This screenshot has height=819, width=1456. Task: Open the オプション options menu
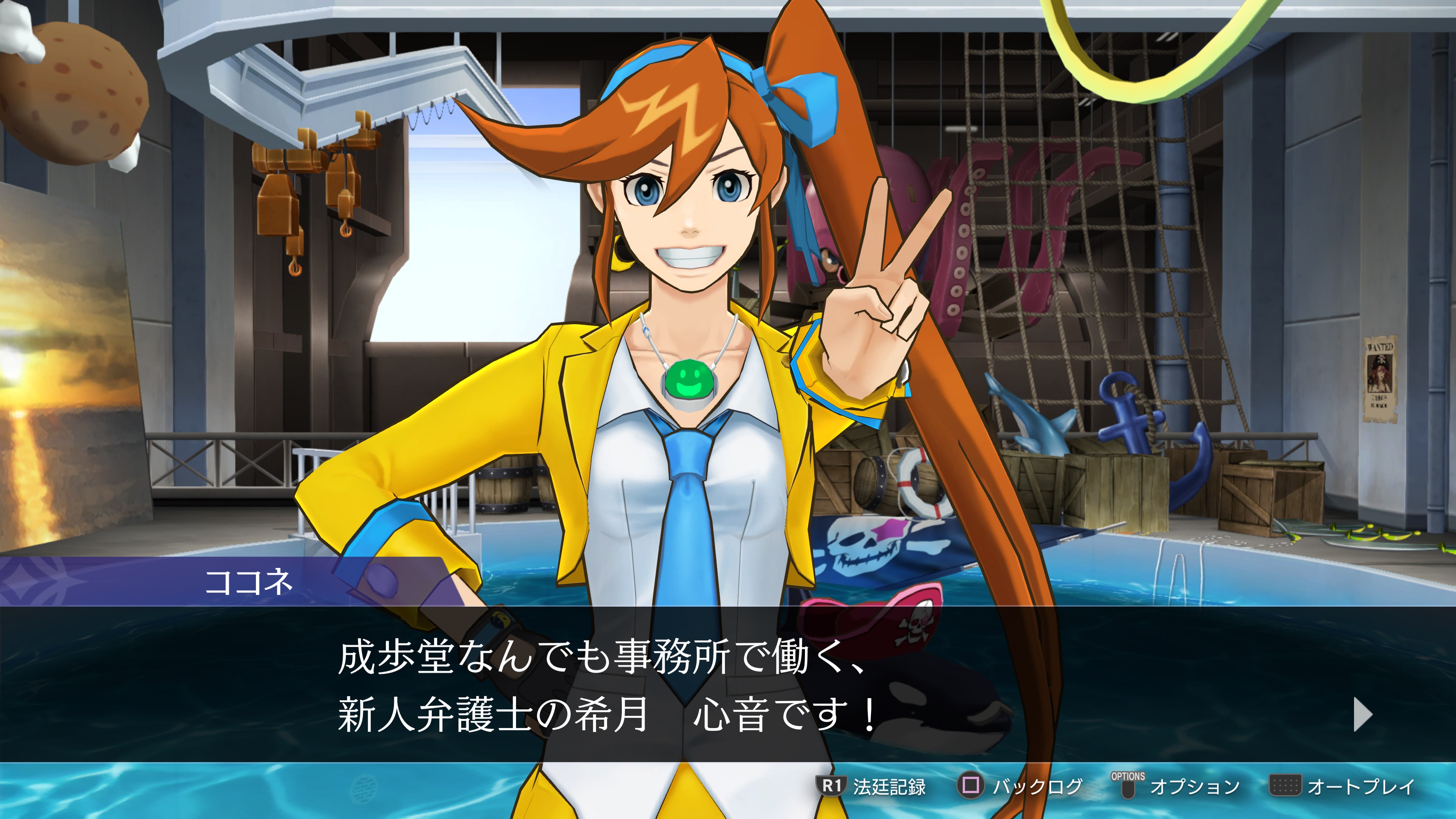pos(1176,786)
